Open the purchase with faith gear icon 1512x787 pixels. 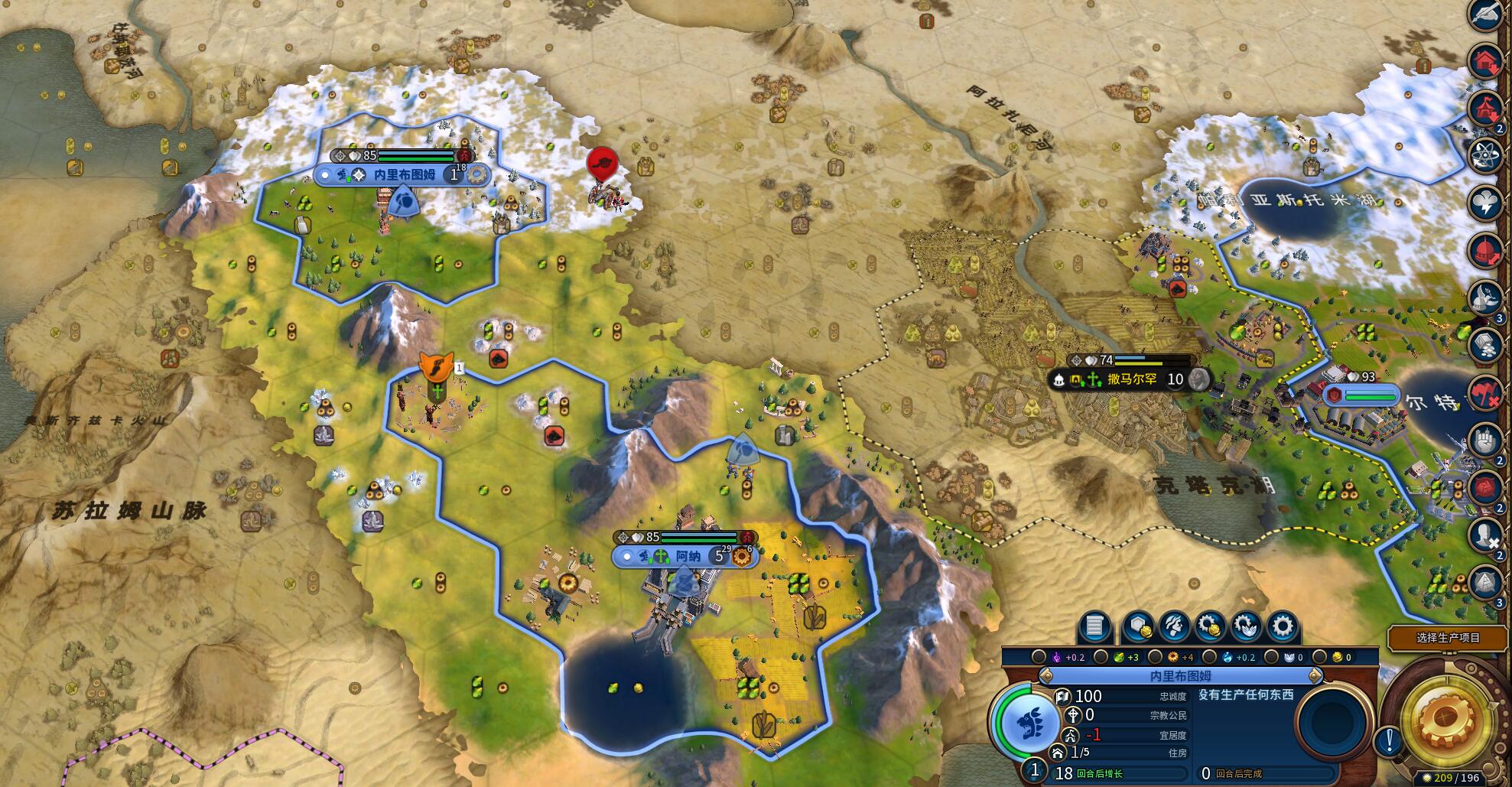[1246, 627]
